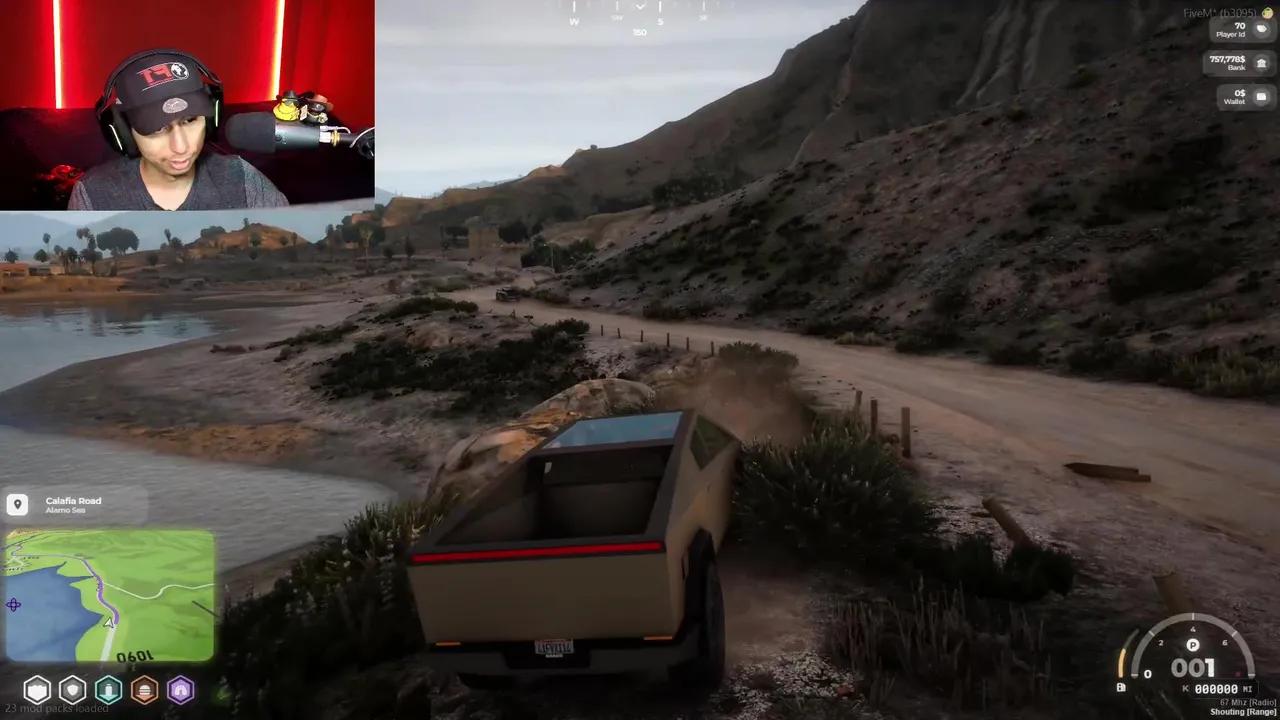Click the coin icon beside FiveM title
The width and height of the screenshot is (1280, 720).
1267,13
